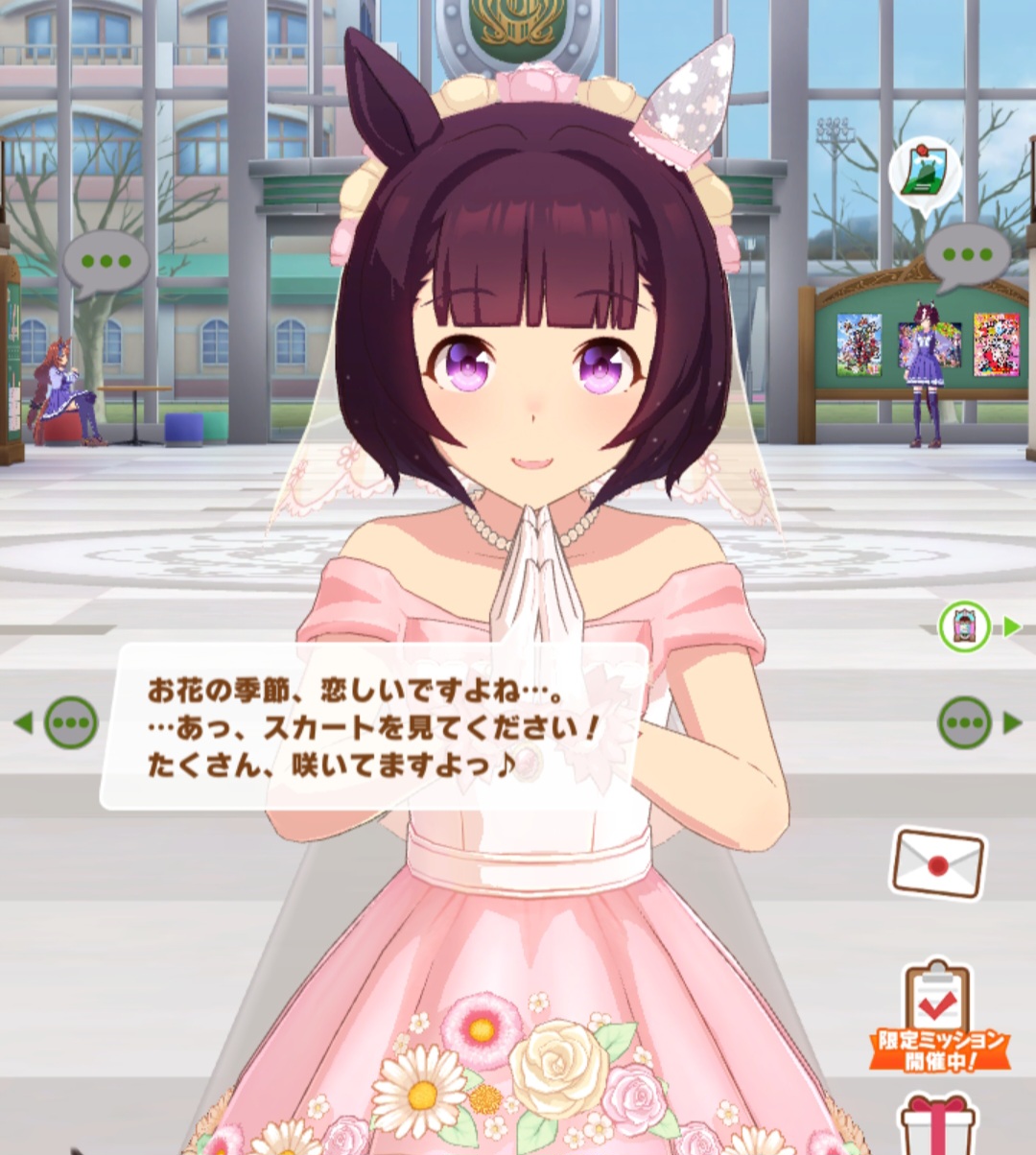Click the green dots icon with left arrow

[70, 722]
